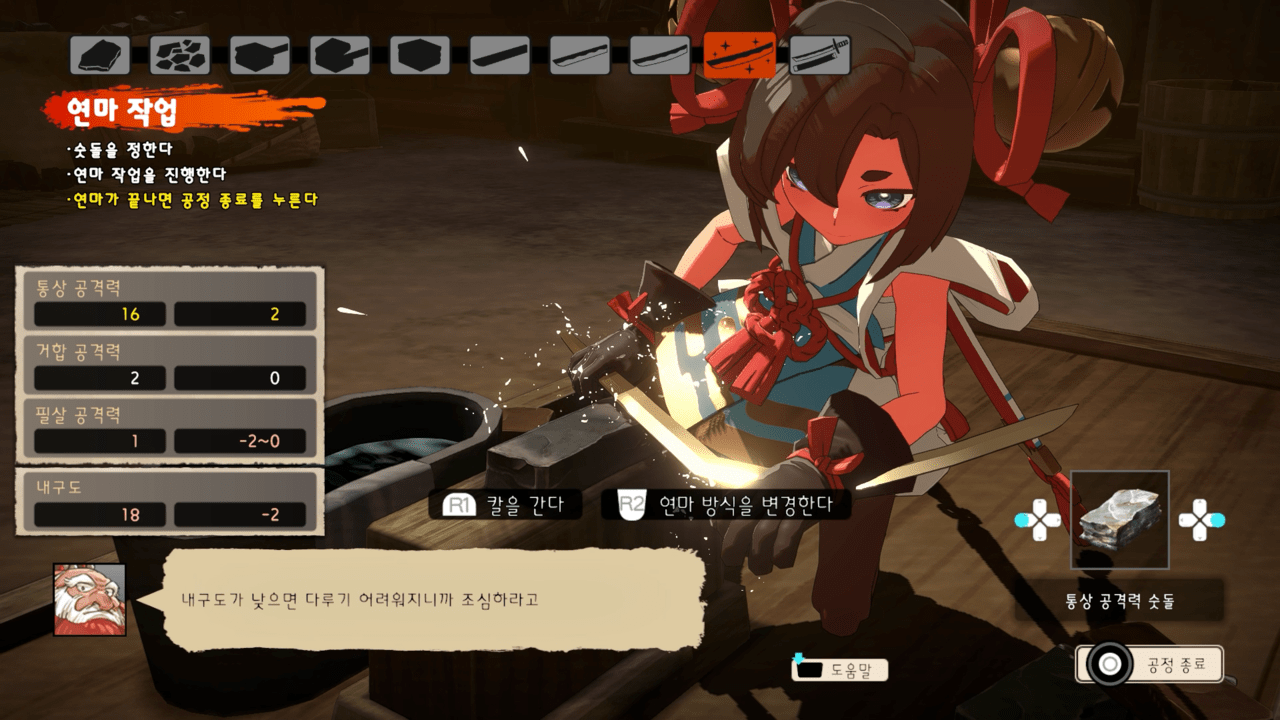Click the 공정 종료 button

pyautogui.click(x=1150, y=664)
